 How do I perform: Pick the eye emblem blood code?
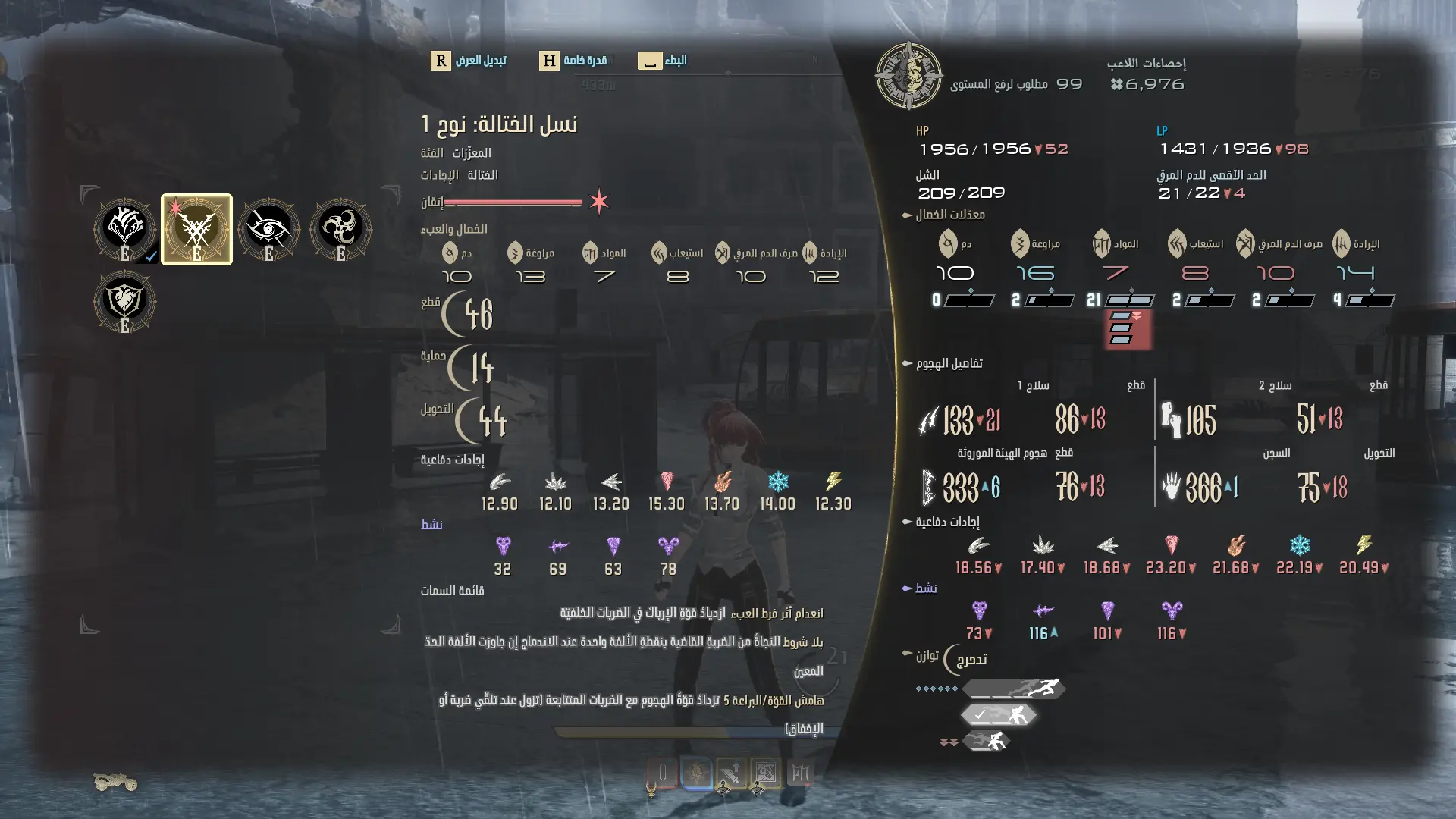(268, 229)
